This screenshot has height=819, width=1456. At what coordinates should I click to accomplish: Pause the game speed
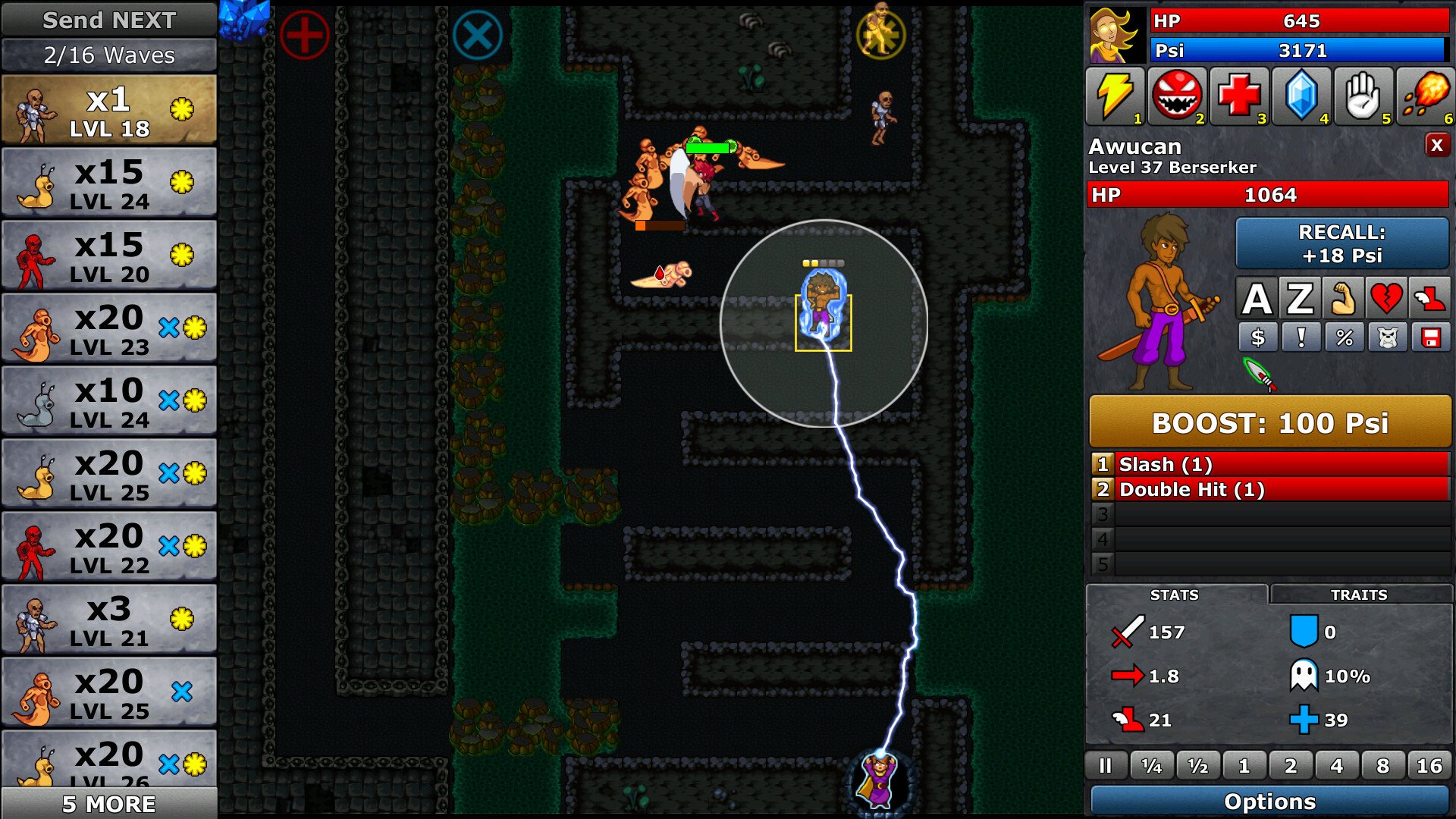click(1105, 766)
